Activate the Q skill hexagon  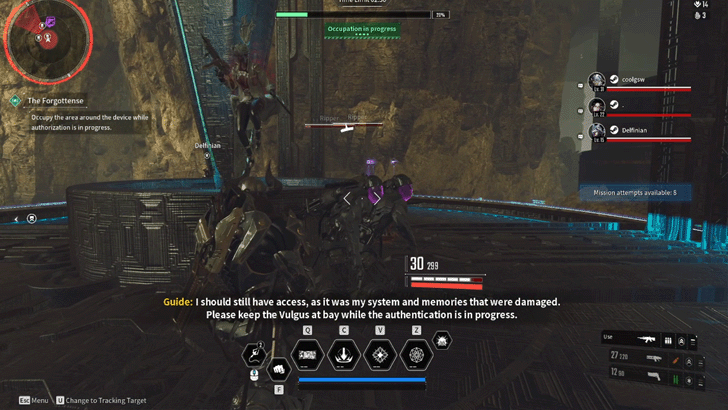coord(306,354)
